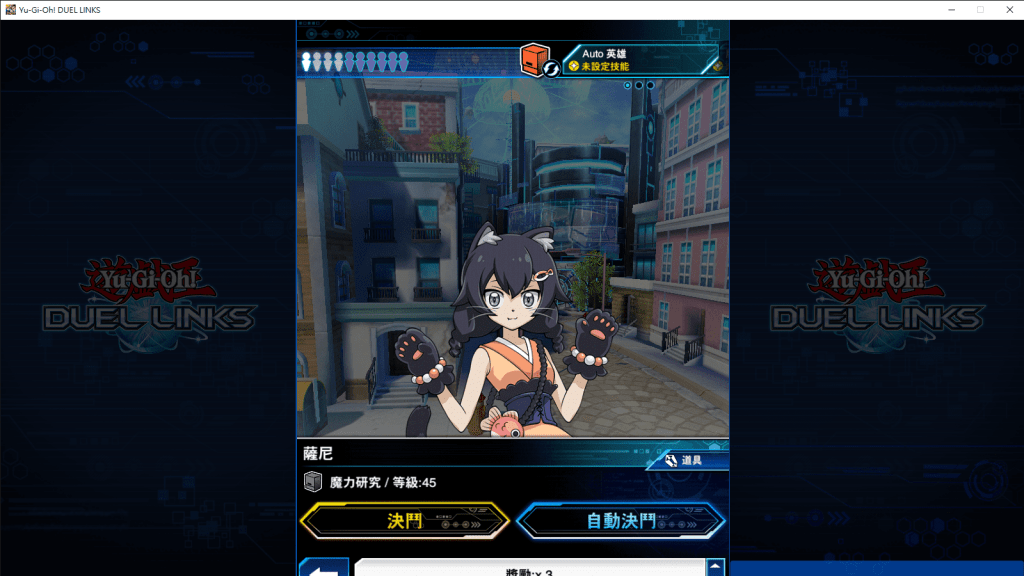Click the orange deck box icon
Image resolution: width=1024 pixels, height=576 pixels.
535,58
